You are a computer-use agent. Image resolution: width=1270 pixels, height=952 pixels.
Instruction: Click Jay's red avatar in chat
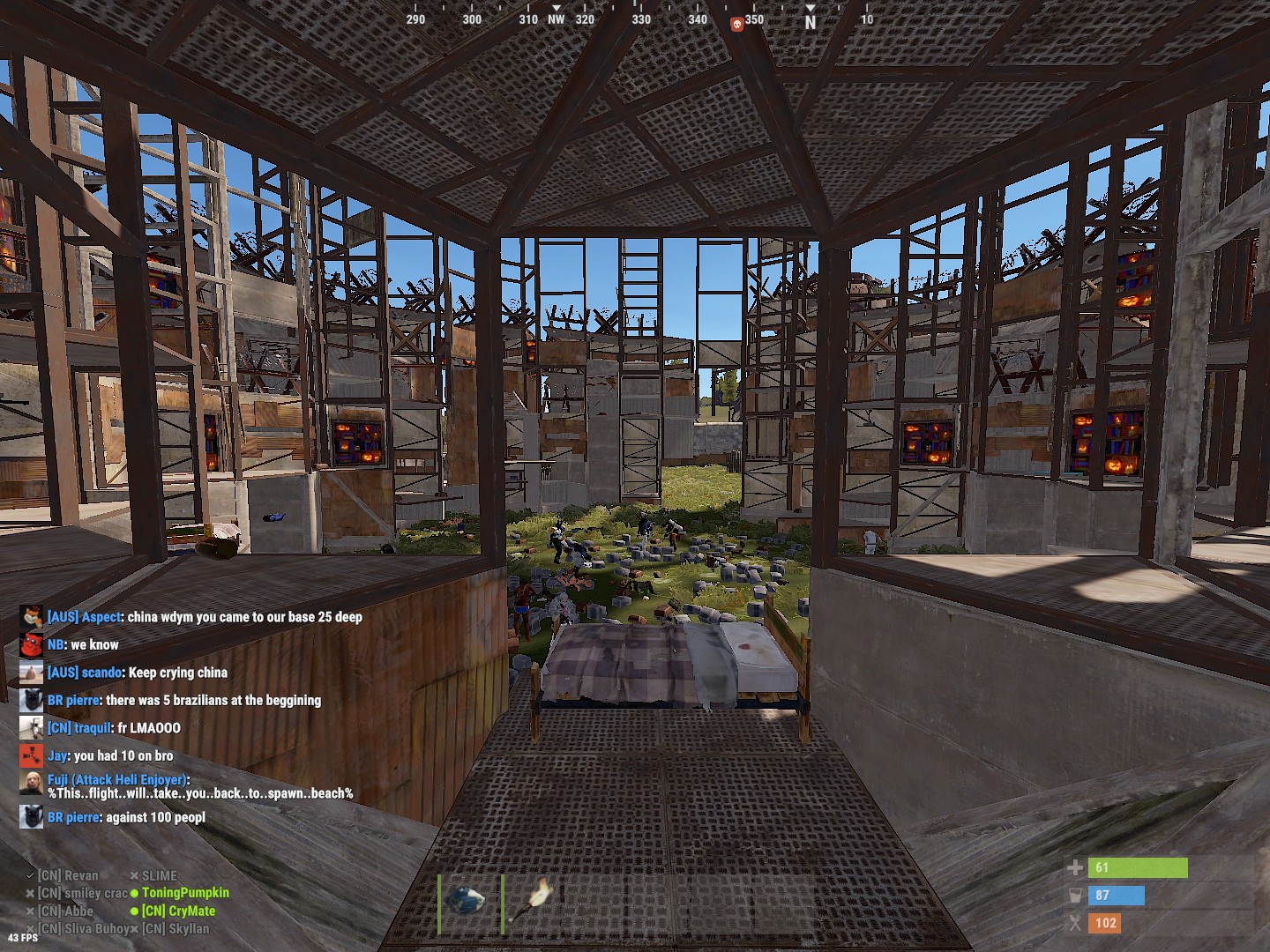[31, 755]
